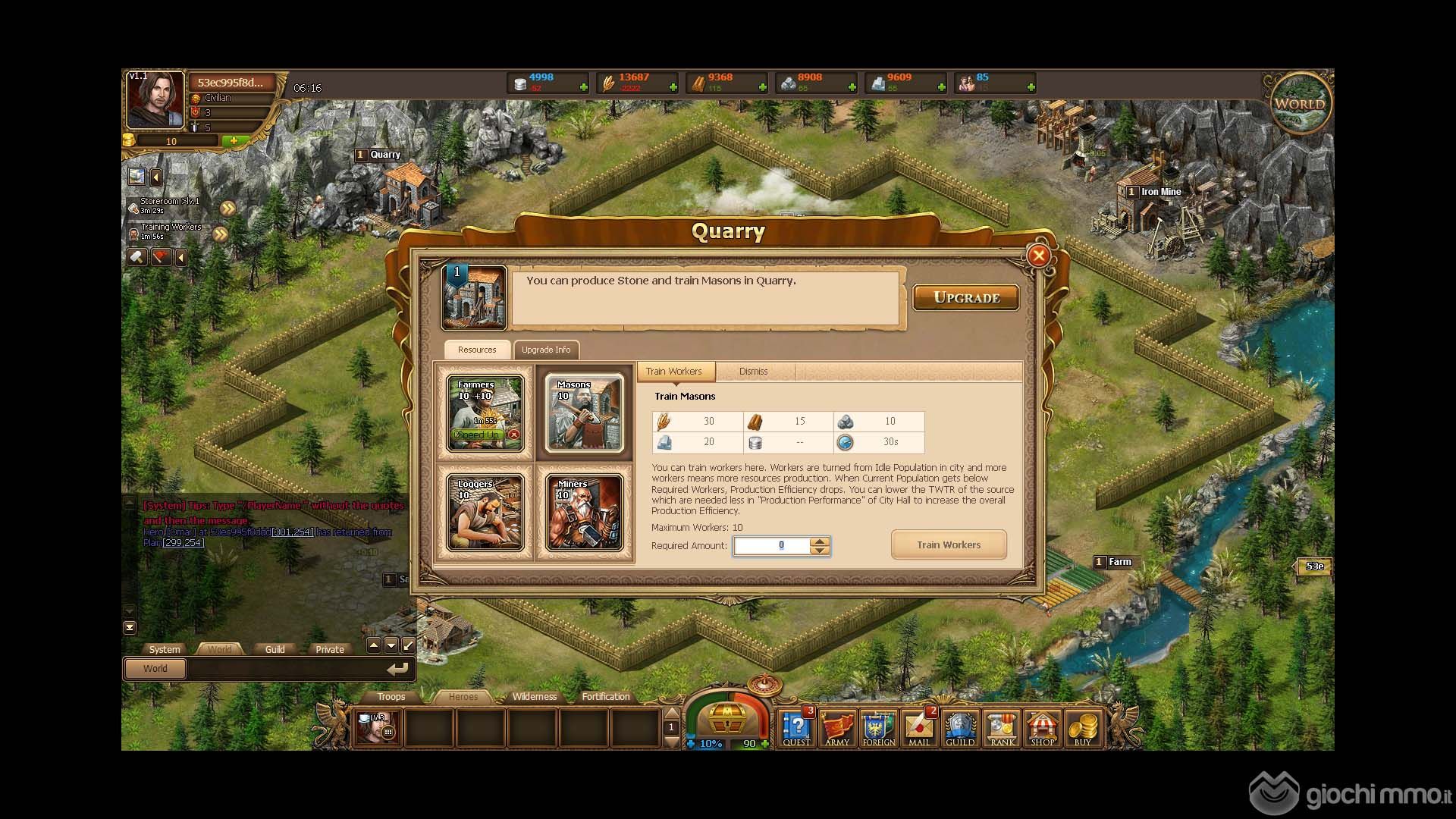This screenshot has width=1456, height=819.
Task: Open the Fortification tab
Action: tap(605, 696)
